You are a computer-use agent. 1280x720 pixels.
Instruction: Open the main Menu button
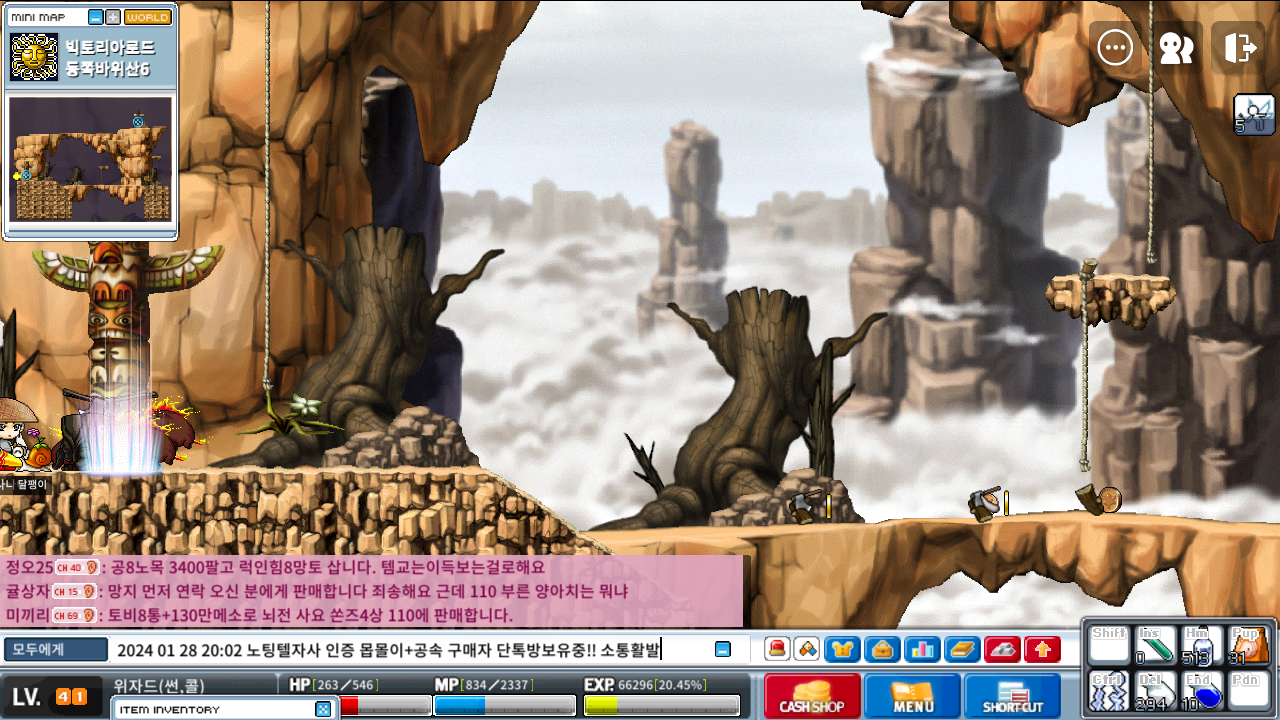912,696
